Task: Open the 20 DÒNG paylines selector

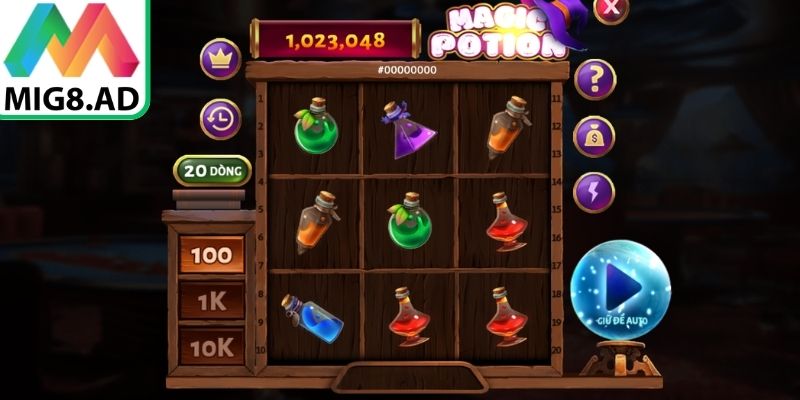Action: (x=211, y=170)
